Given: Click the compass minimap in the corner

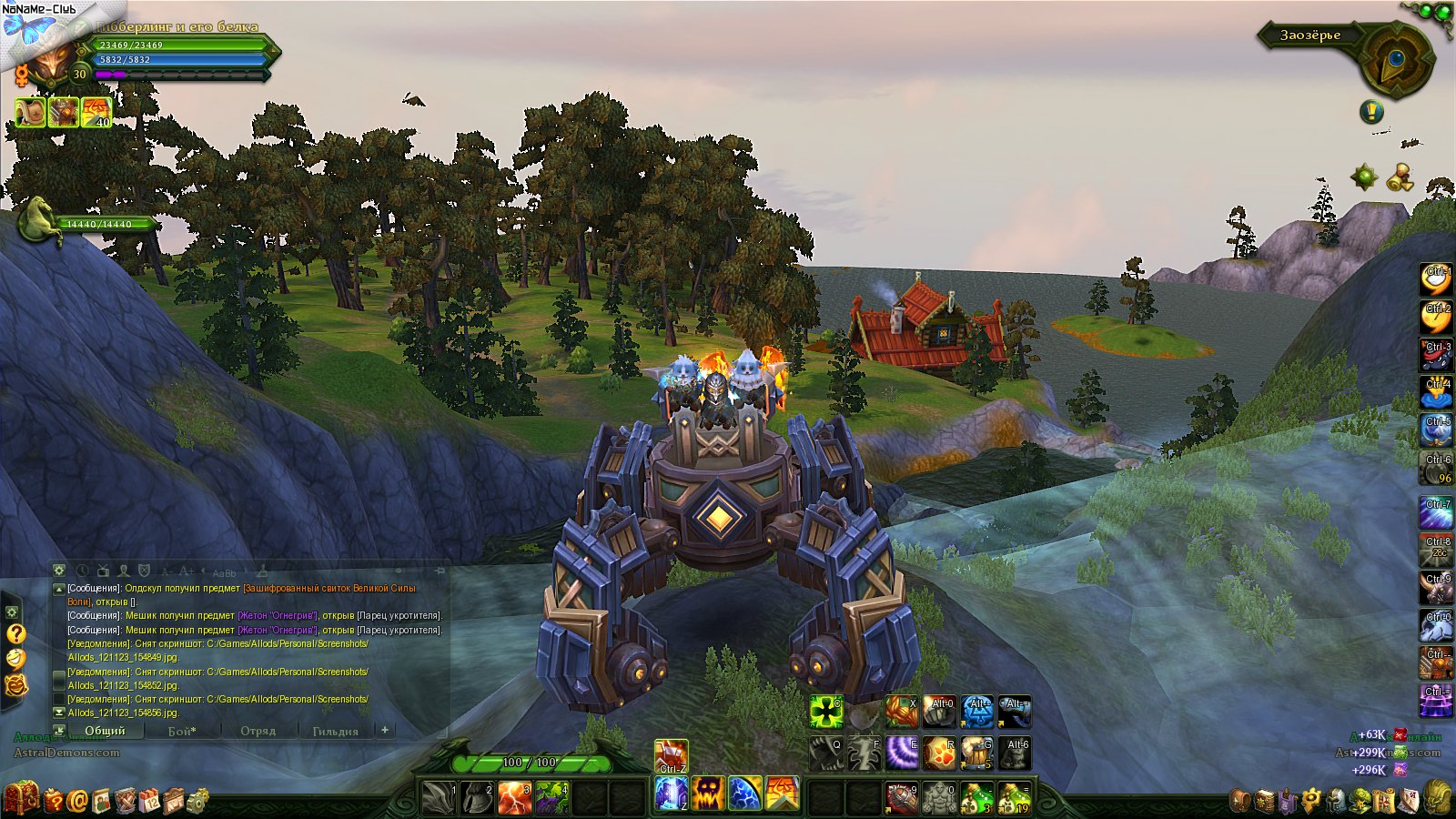Looking at the screenshot, I should 1395,62.
